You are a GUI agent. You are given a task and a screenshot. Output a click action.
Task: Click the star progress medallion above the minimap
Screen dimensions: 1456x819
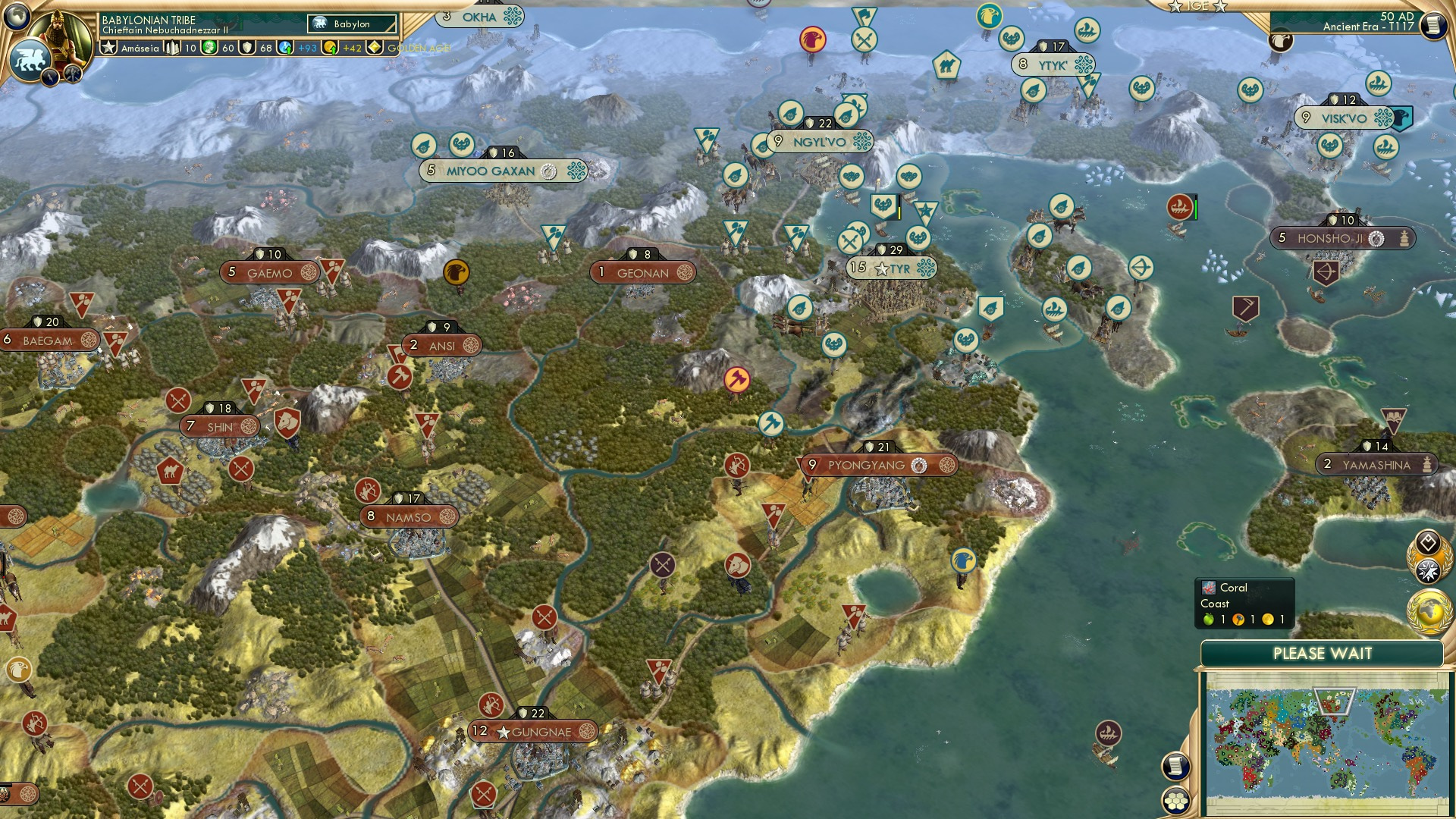pos(1427,570)
